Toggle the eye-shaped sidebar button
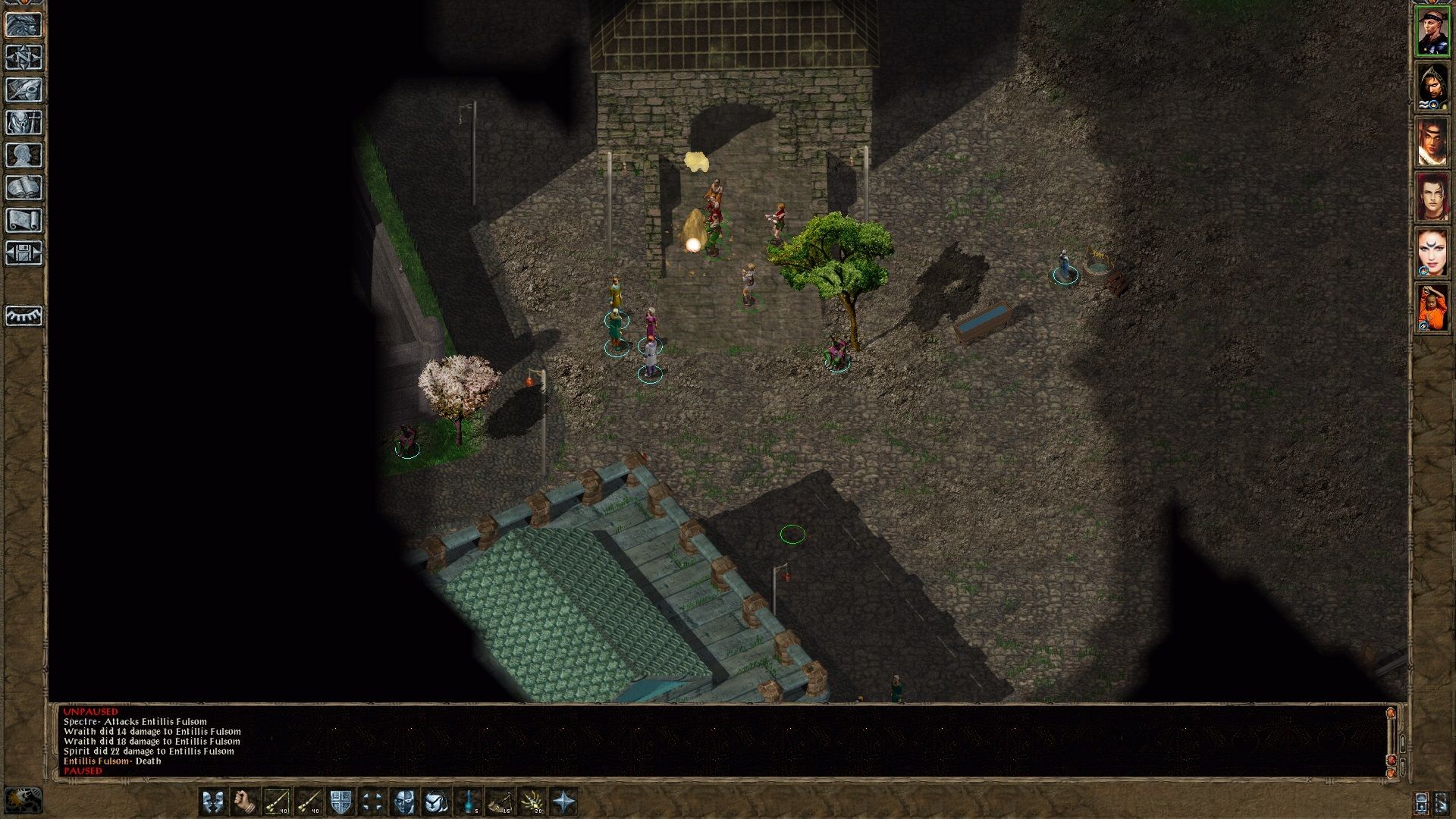 24,315
